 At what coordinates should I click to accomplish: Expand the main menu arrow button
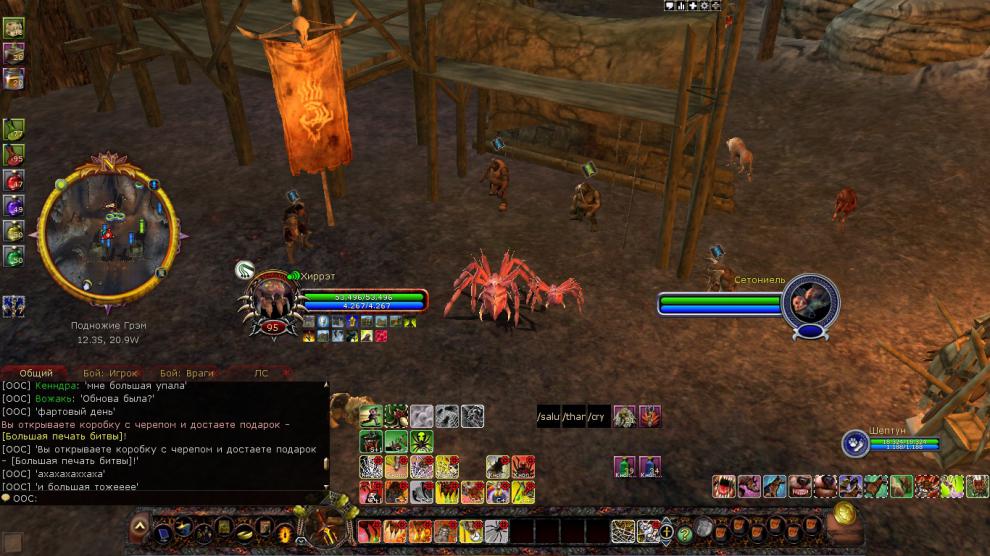pyautogui.click(x=140, y=526)
